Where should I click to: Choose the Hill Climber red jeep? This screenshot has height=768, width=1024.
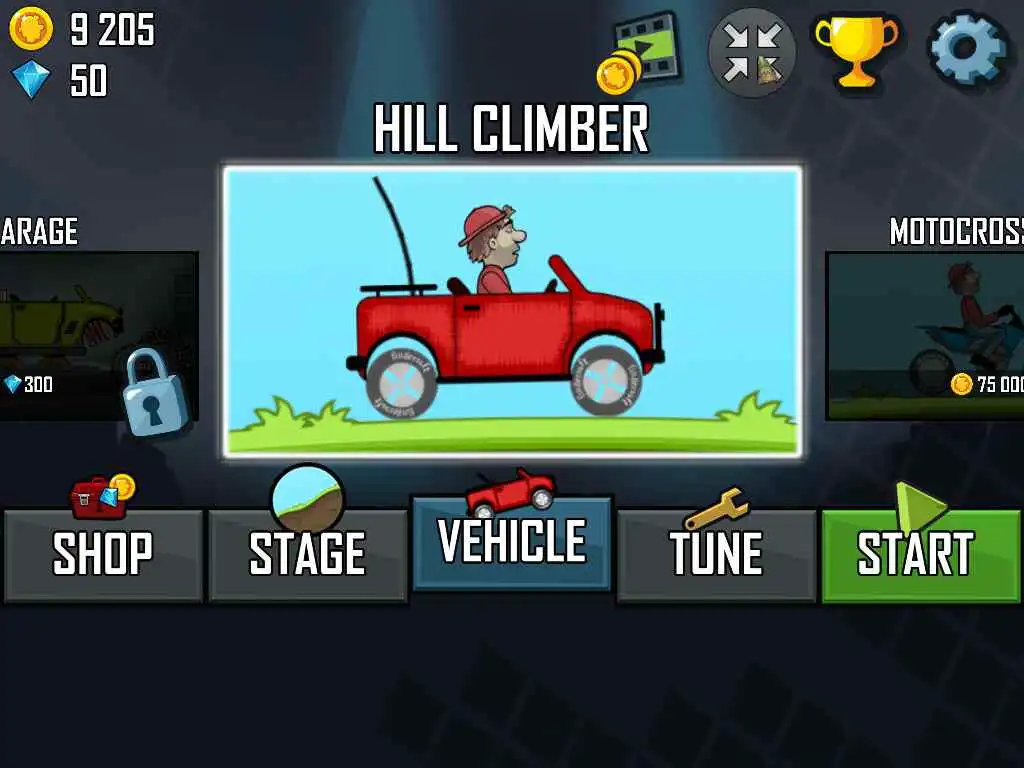(x=512, y=311)
